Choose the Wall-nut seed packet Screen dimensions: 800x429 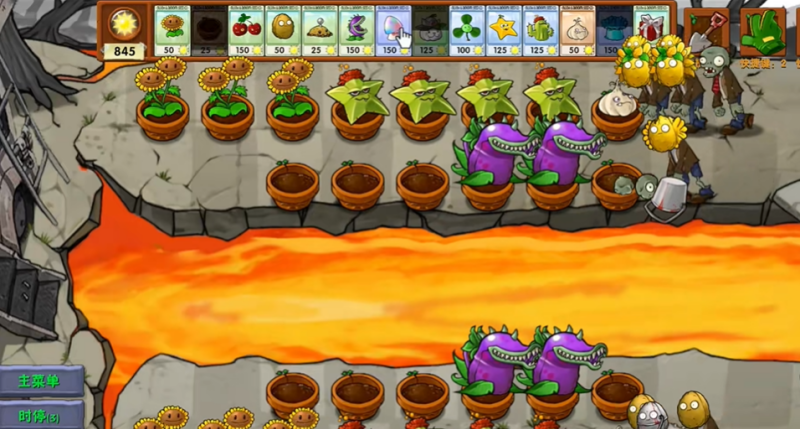pyautogui.click(x=282, y=30)
